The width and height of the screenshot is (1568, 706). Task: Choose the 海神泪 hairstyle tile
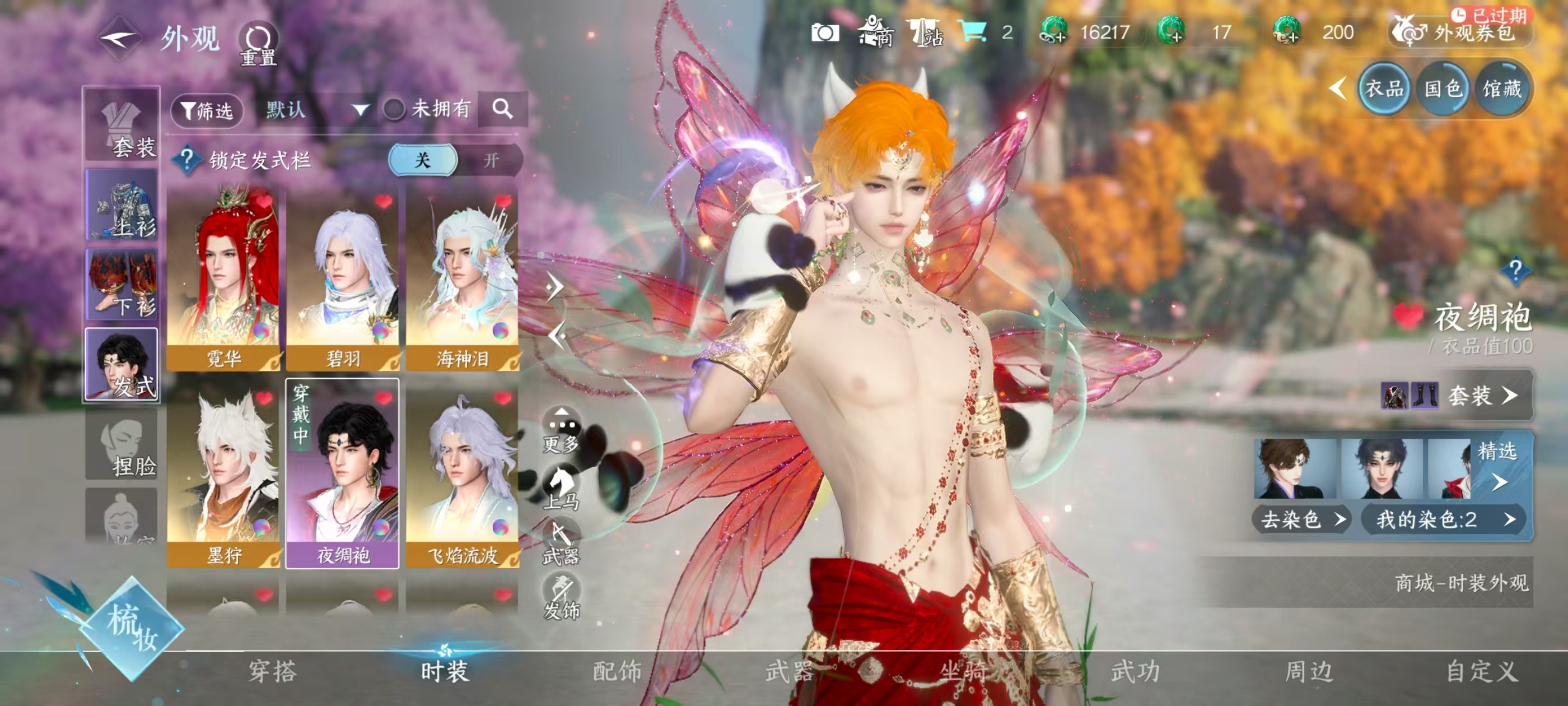[462, 279]
